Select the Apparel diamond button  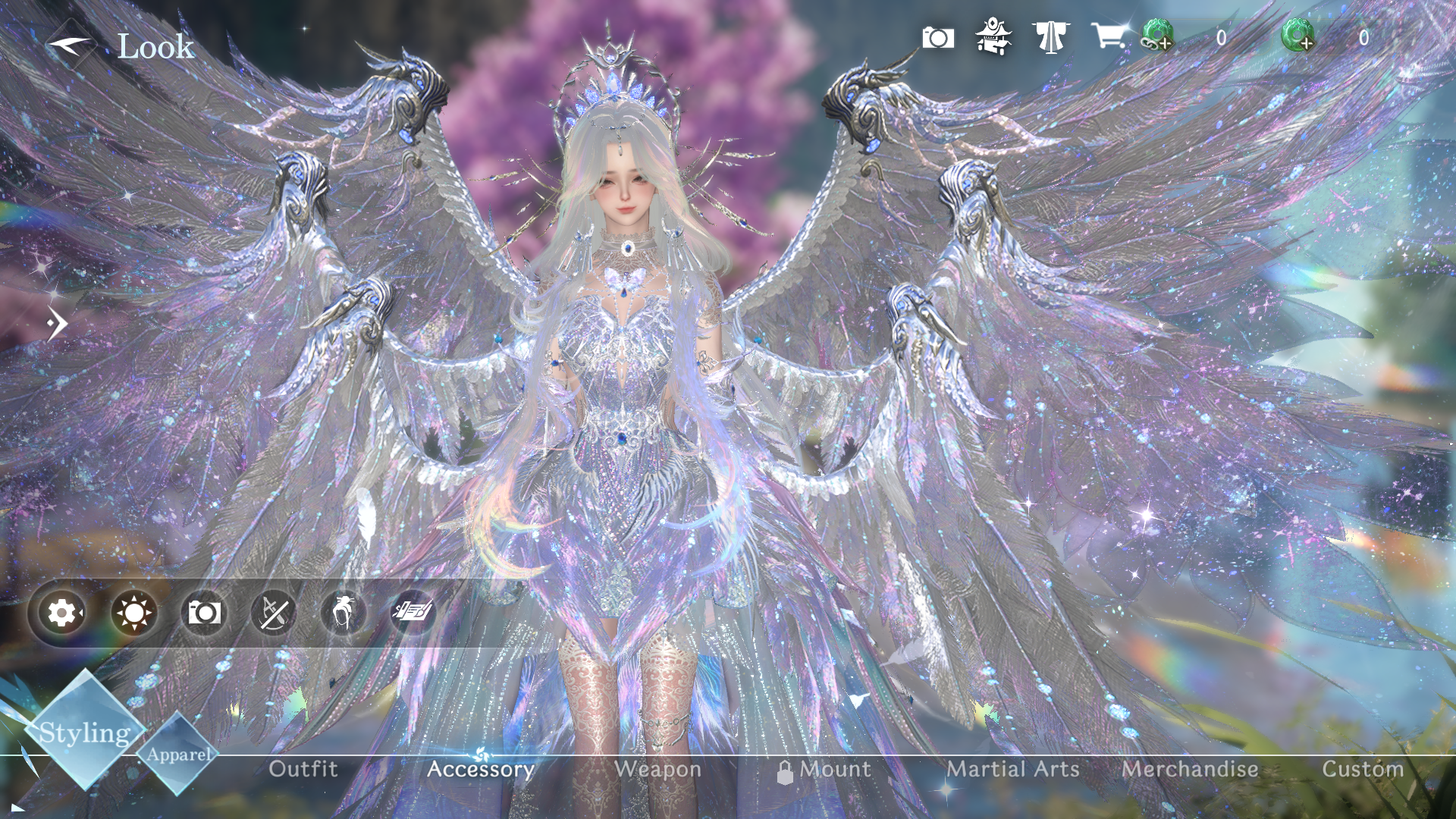(x=179, y=754)
